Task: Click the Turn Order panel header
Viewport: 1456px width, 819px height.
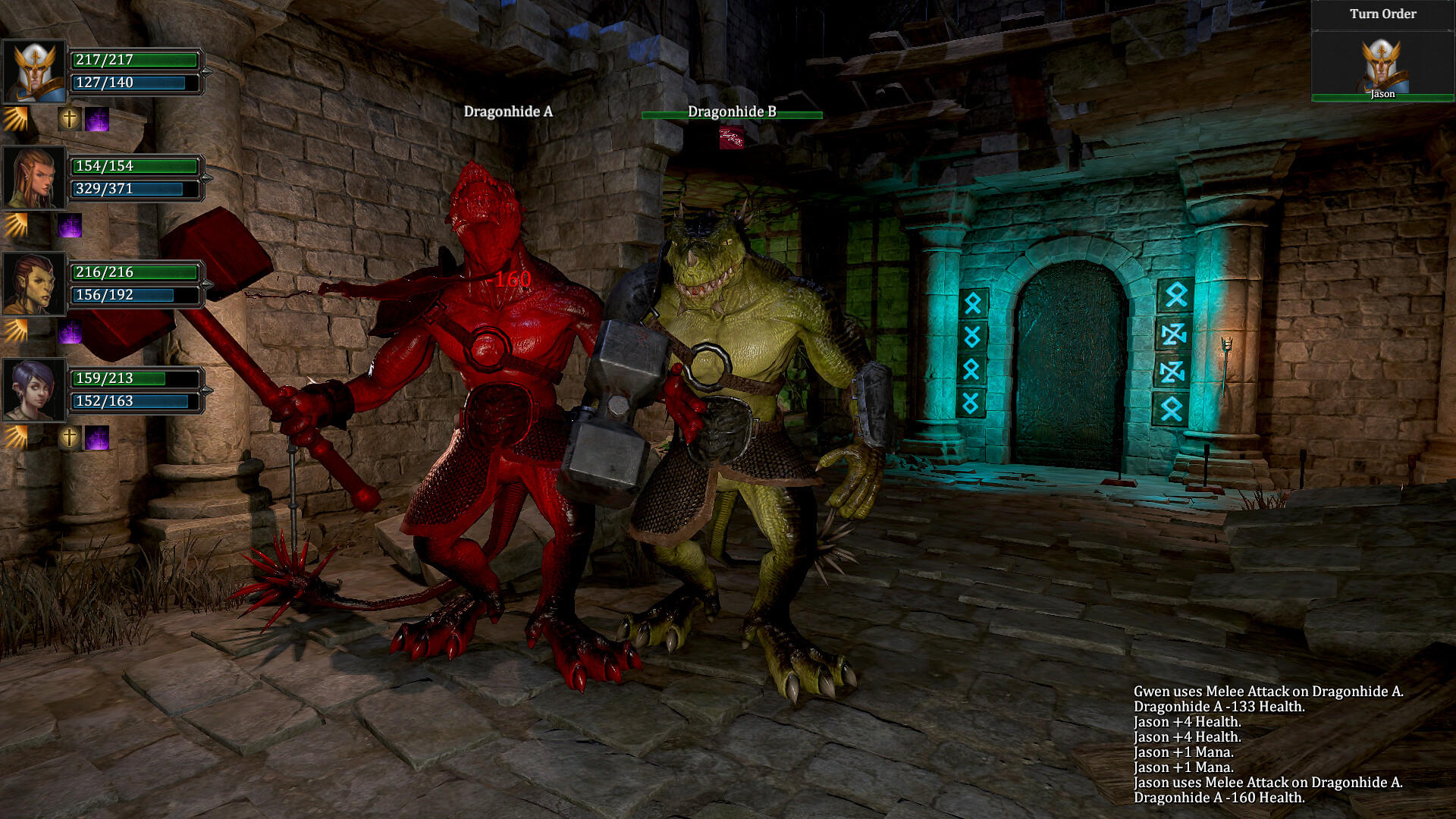Action: 1382,14
